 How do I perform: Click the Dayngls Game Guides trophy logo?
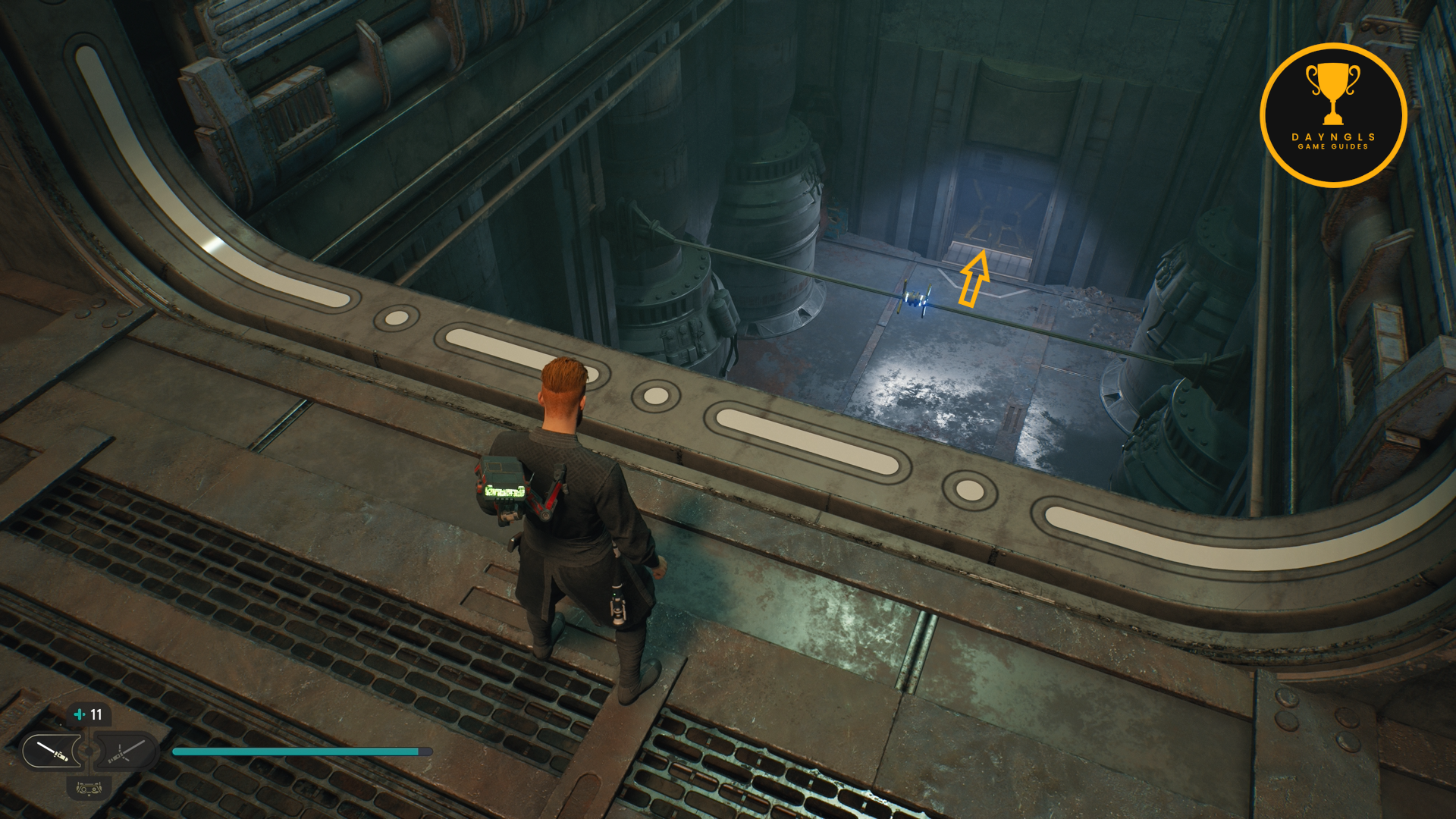click(x=1332, y=115)
